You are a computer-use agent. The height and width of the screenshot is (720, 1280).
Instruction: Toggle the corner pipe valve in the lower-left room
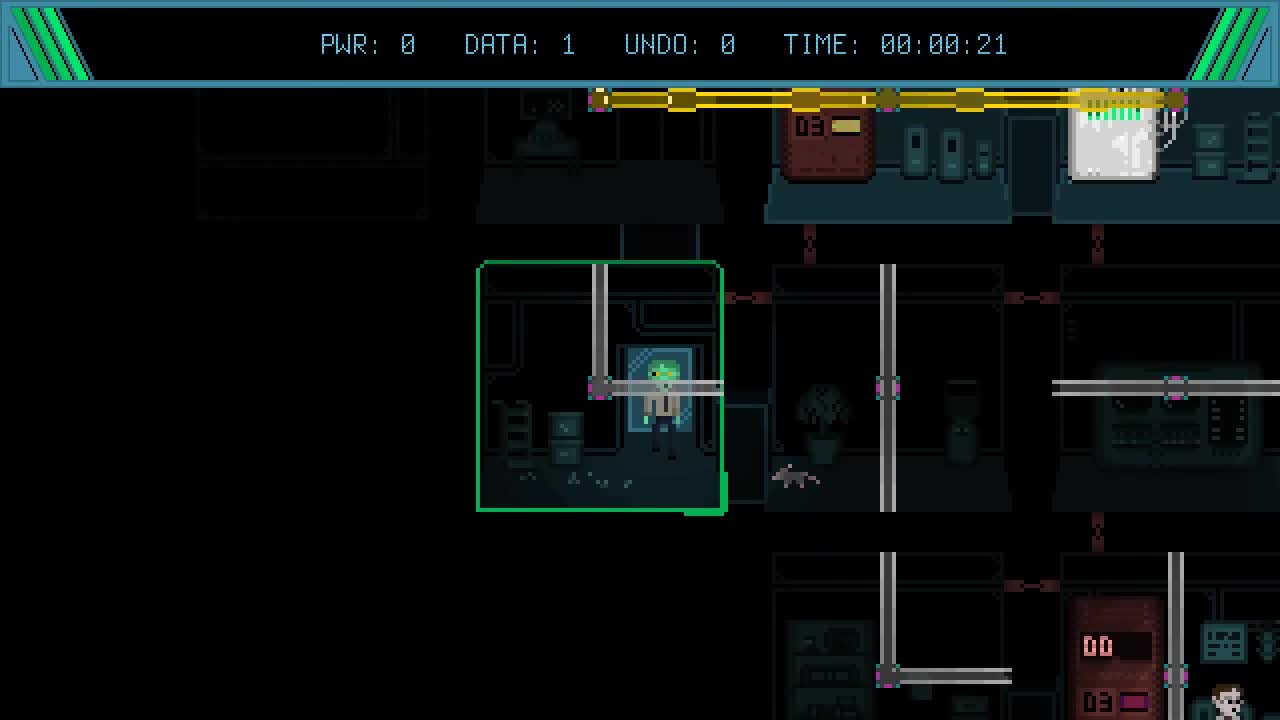[x=888, y=675]
